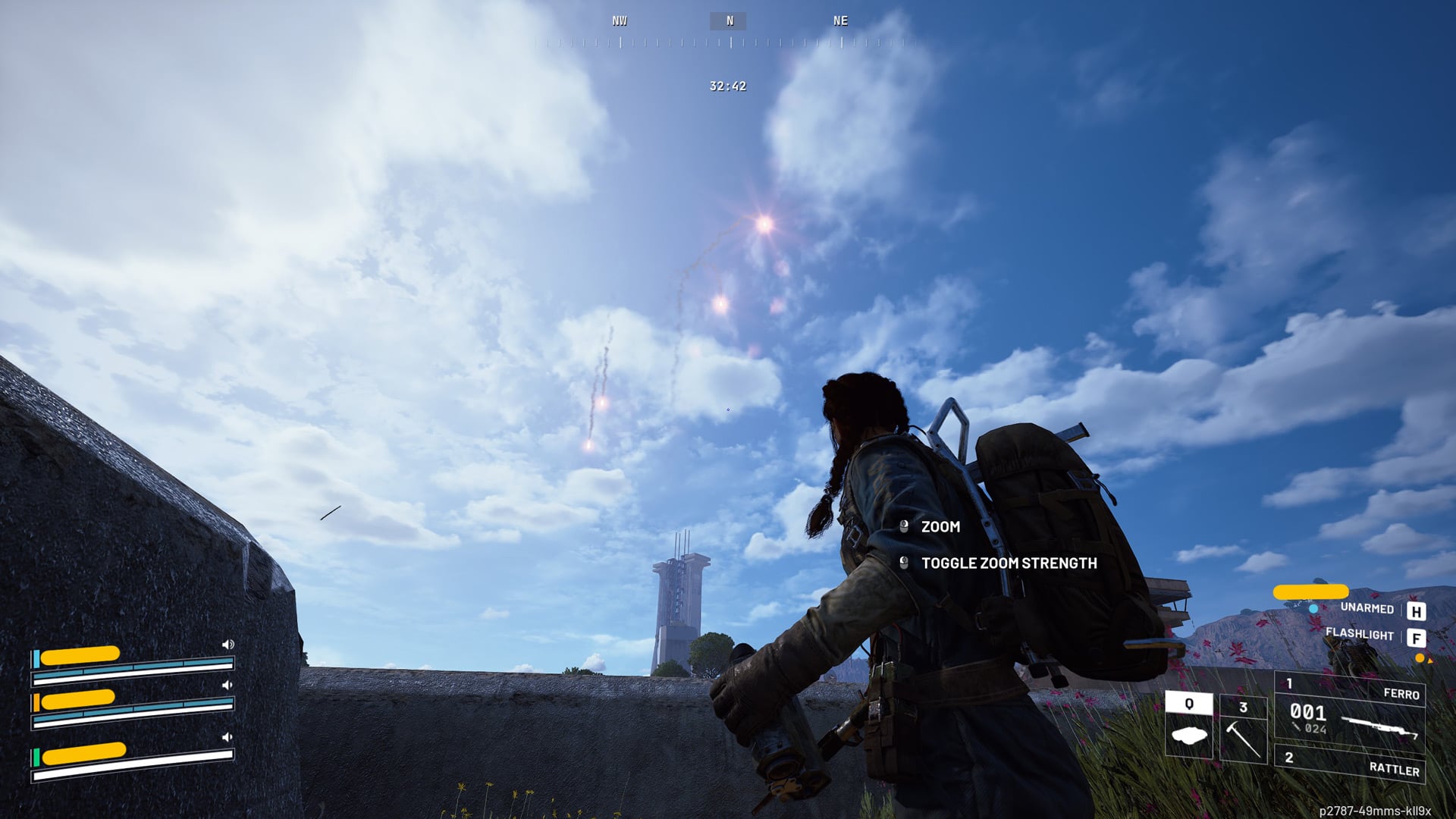1456x819 pixels.
Task: Click the mouse icon beside TOGGLE ZOOM STRENGTH
Action: pos(902,564)
